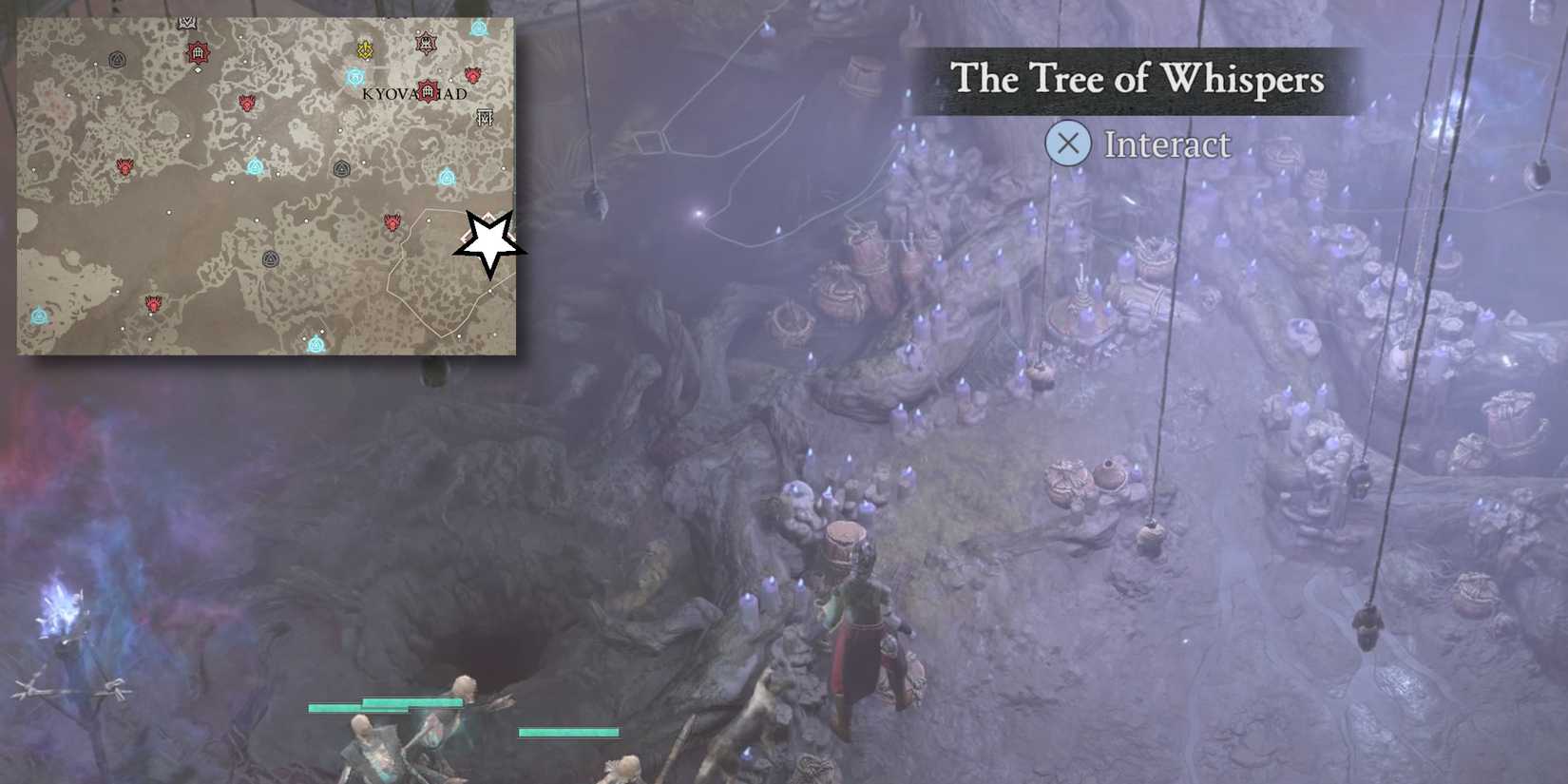Open the cyan waypoint icon left of Kyovashad

(354, 75)
